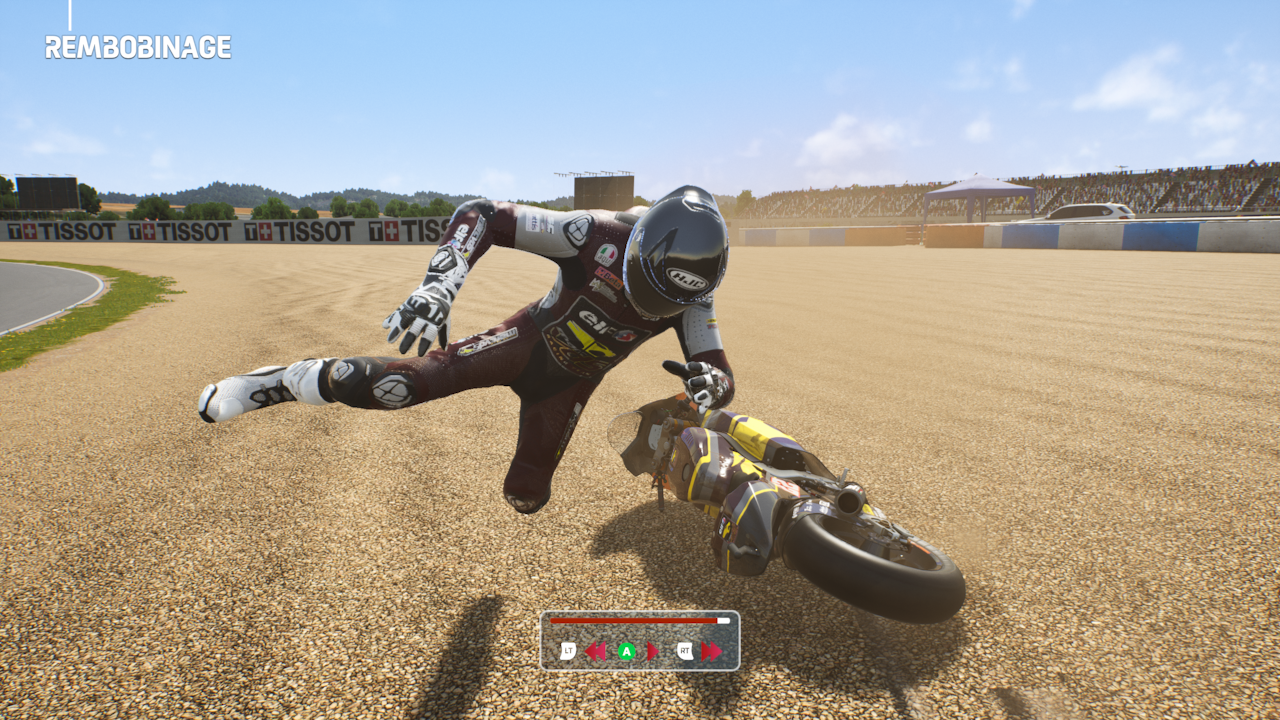Click the double-arrow fast-forward icon
This screenshot has width=1280, height=720.
tap(711, 652)
